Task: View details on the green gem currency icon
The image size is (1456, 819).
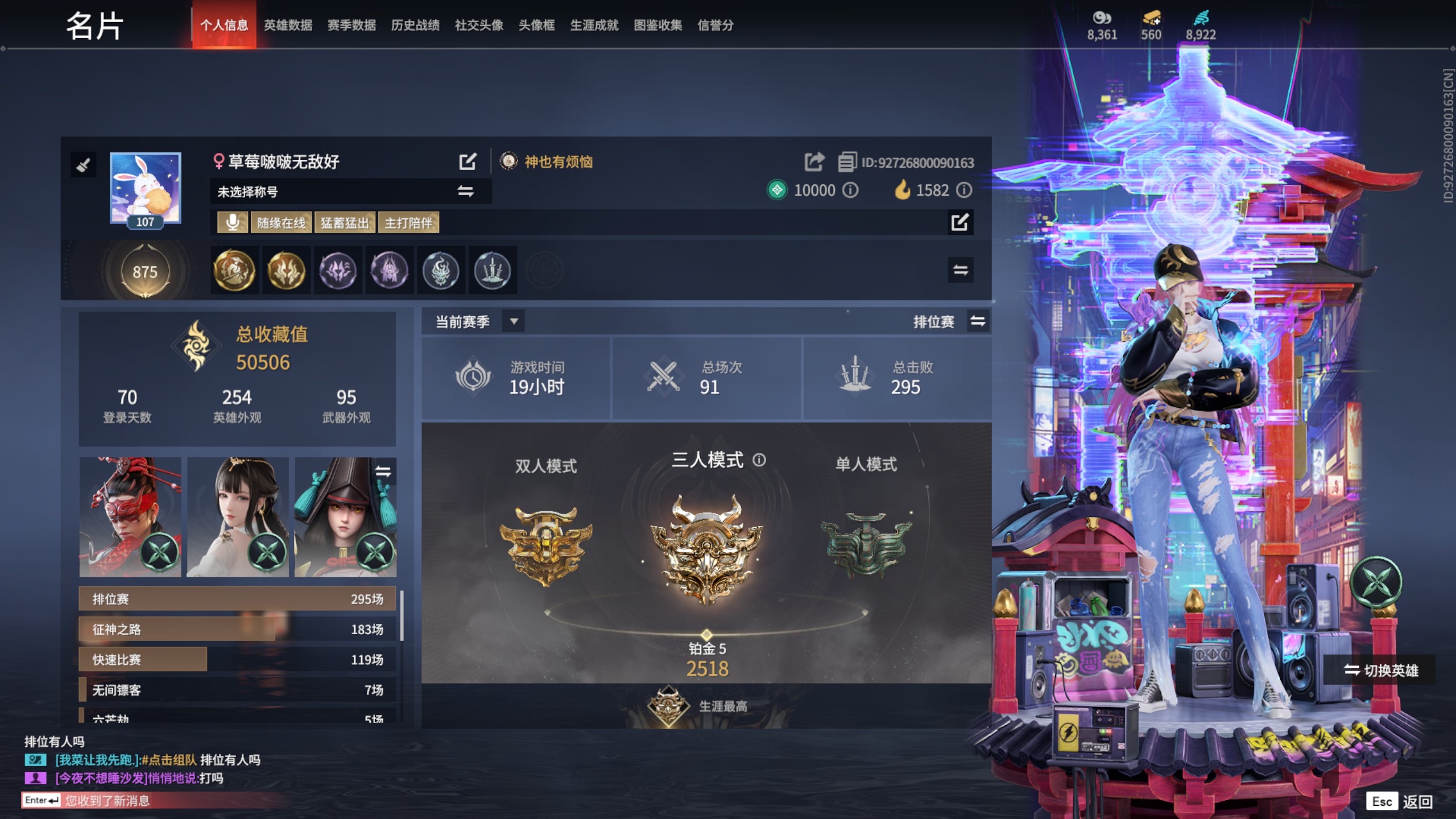Action: click(x=777, y=191)
